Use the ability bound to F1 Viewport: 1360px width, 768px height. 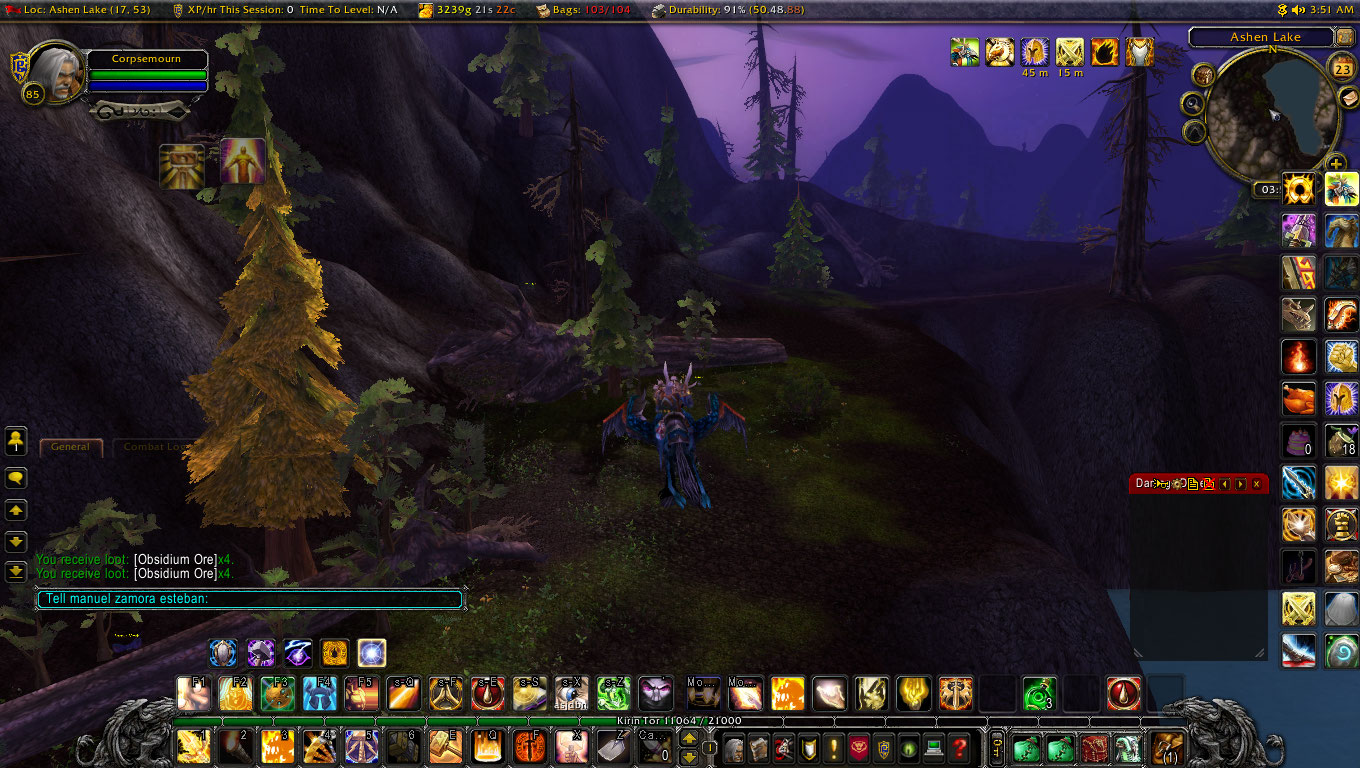click(193, 693)
